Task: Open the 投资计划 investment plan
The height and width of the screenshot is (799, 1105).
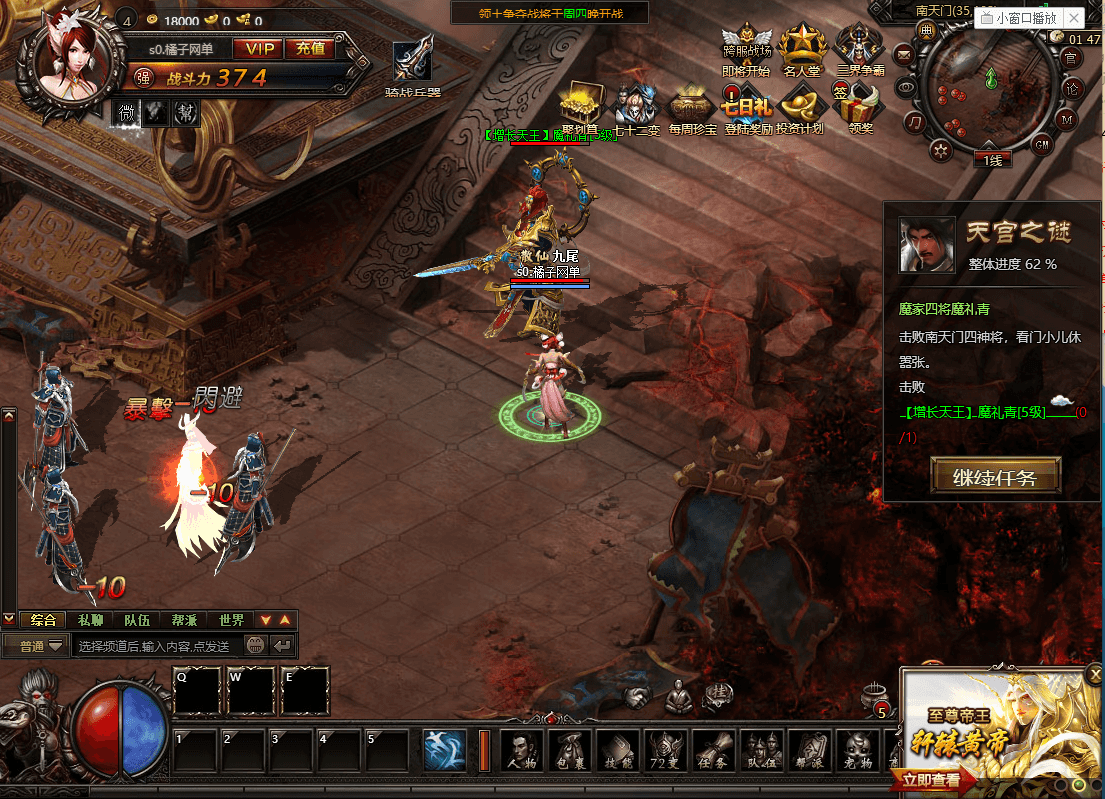Action: 800,110
